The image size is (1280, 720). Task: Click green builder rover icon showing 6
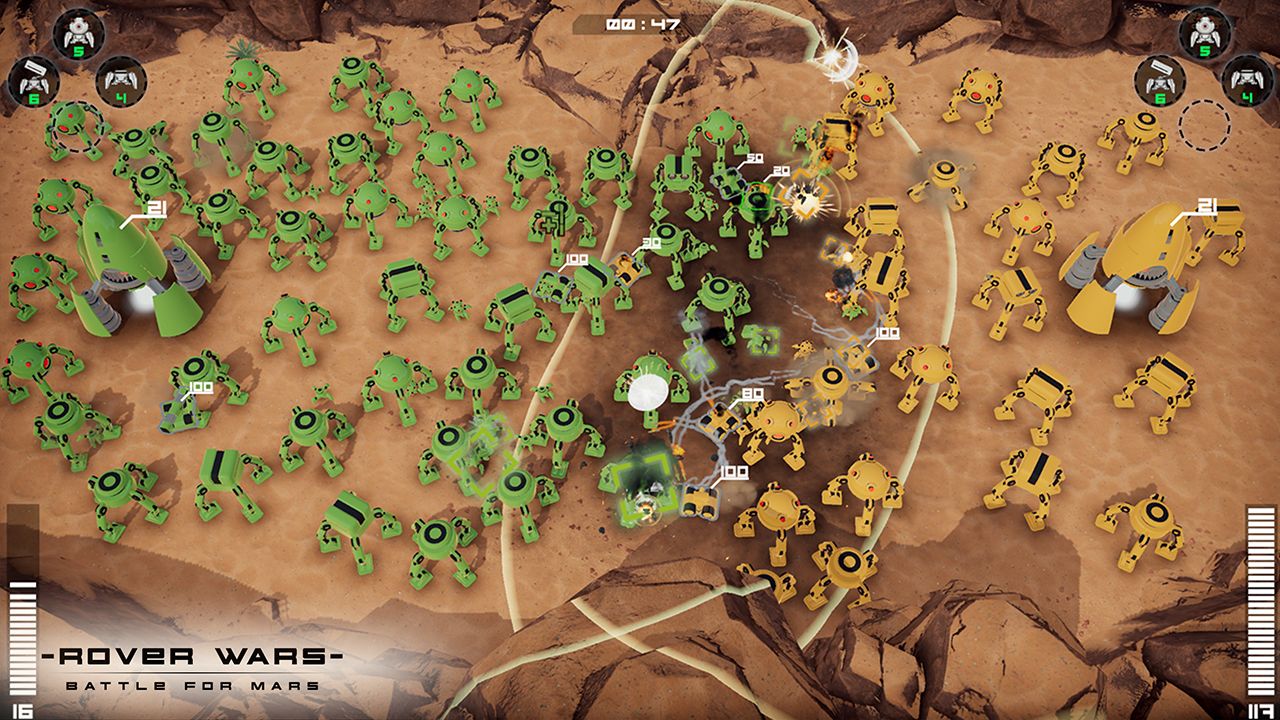pyautogui.click(x=35, y=80)
